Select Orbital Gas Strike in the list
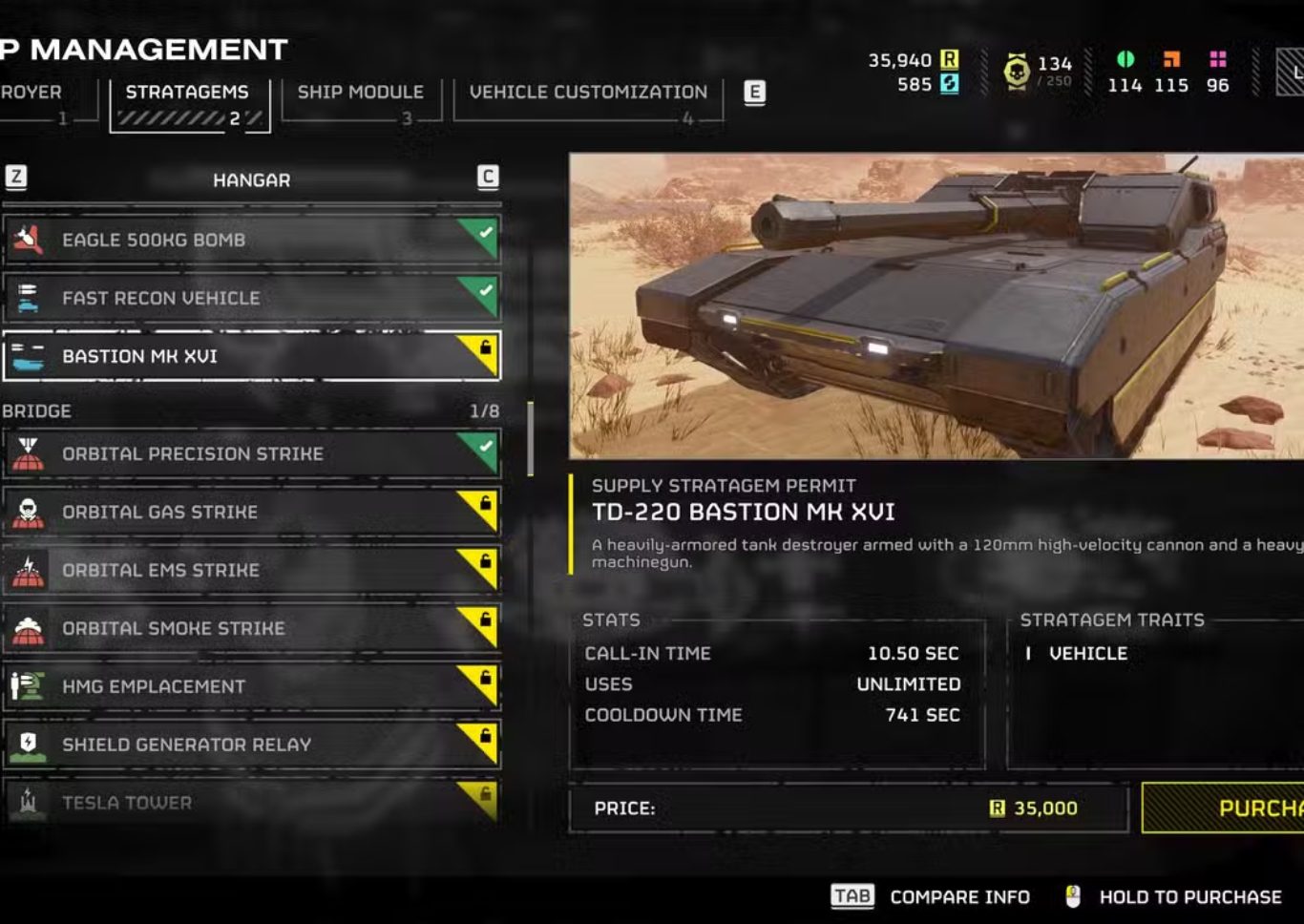This screenshot has height=924, width=1304. [251, 512]
